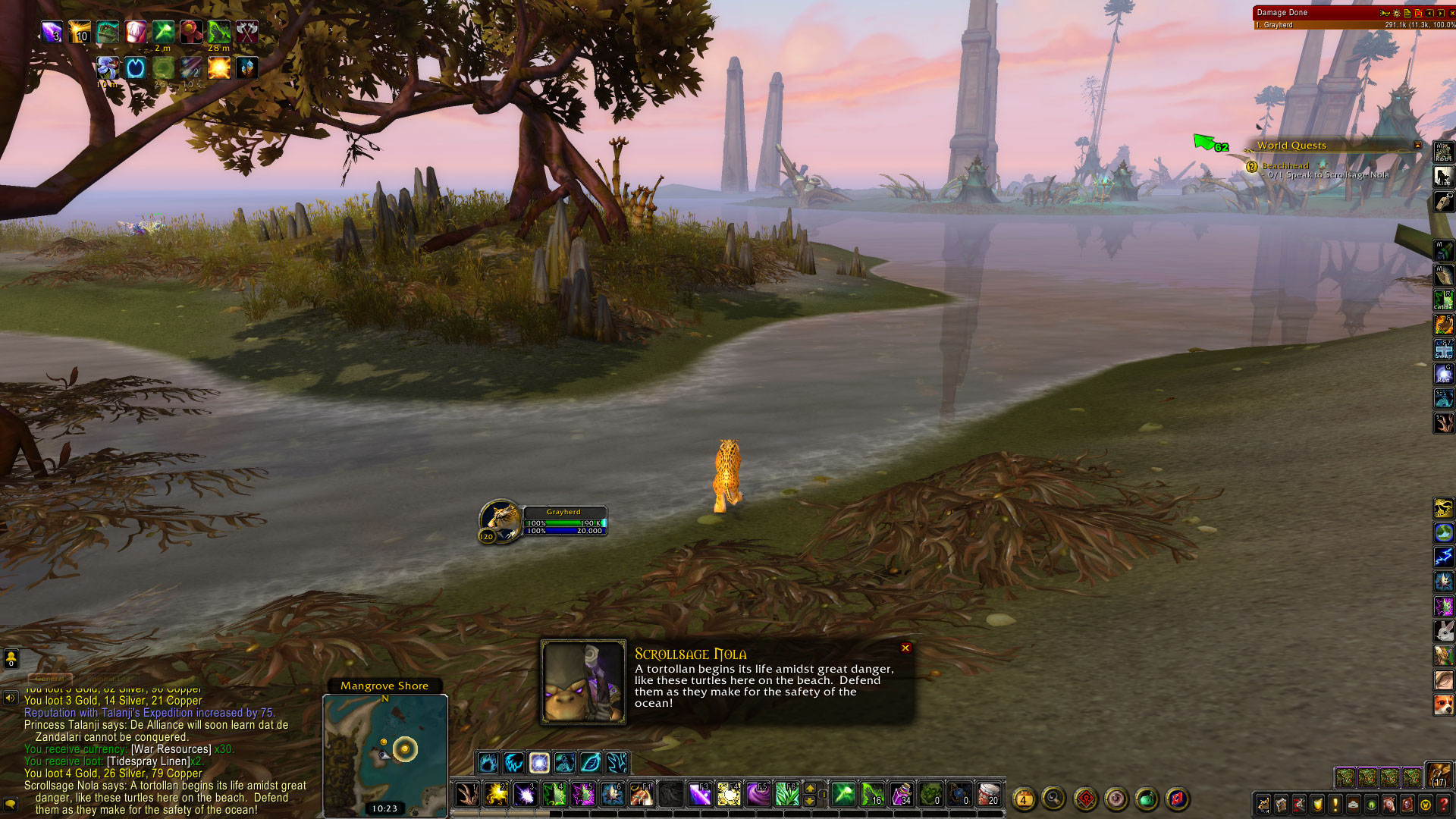Open the calendar micro button showing 4
This screenshot has width=1456, height=819.
[1024, 799]
